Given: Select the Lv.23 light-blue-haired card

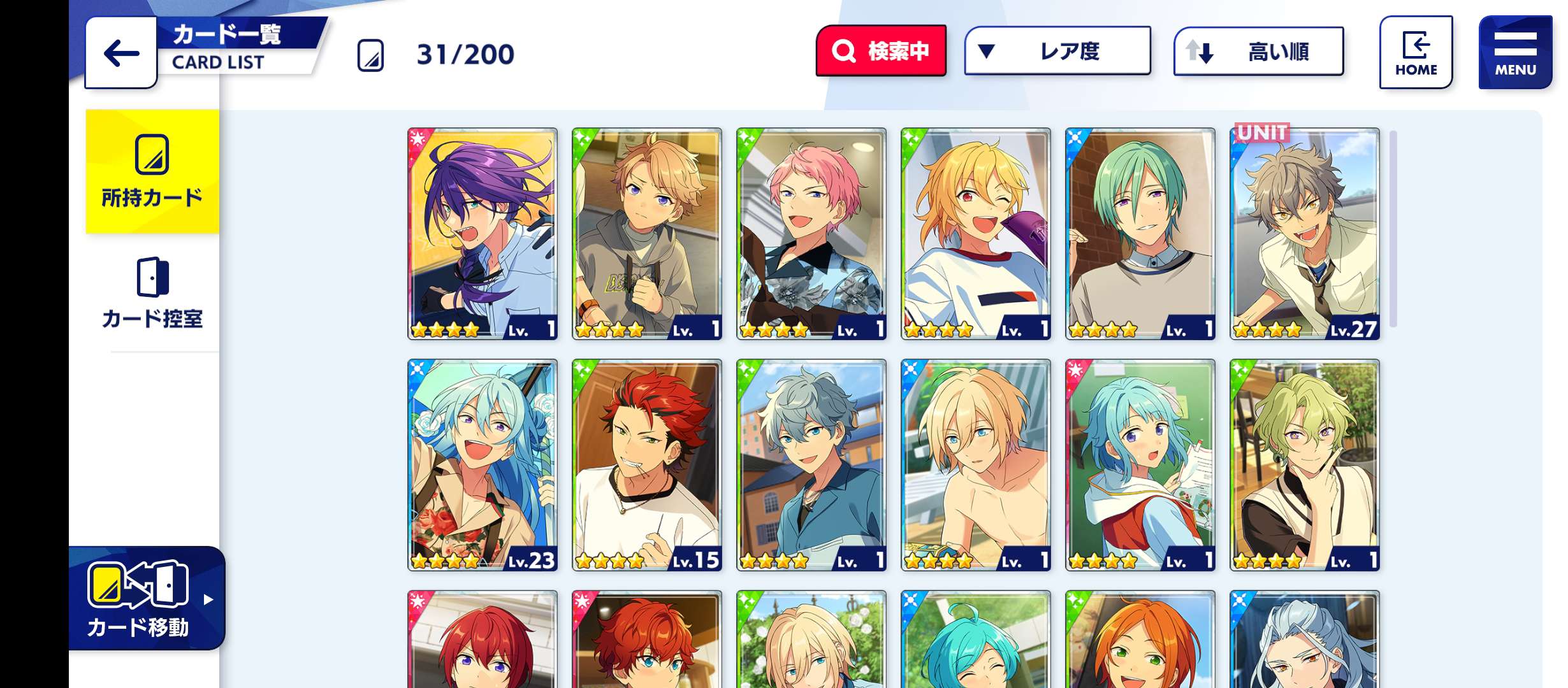Looking at the screenshot, I should click(483, 465).
